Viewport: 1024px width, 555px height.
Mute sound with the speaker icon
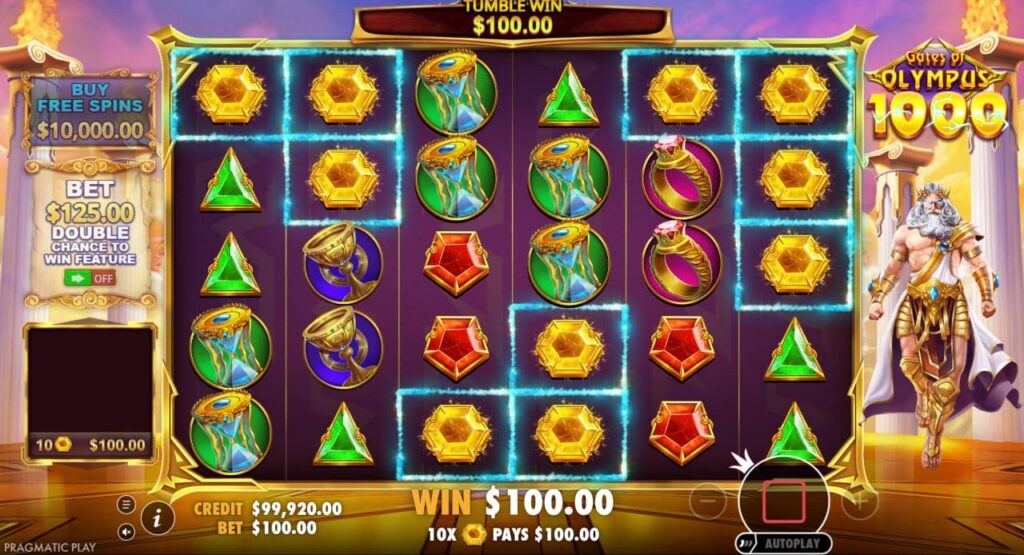pyautogui.click(x=127, y=532)
